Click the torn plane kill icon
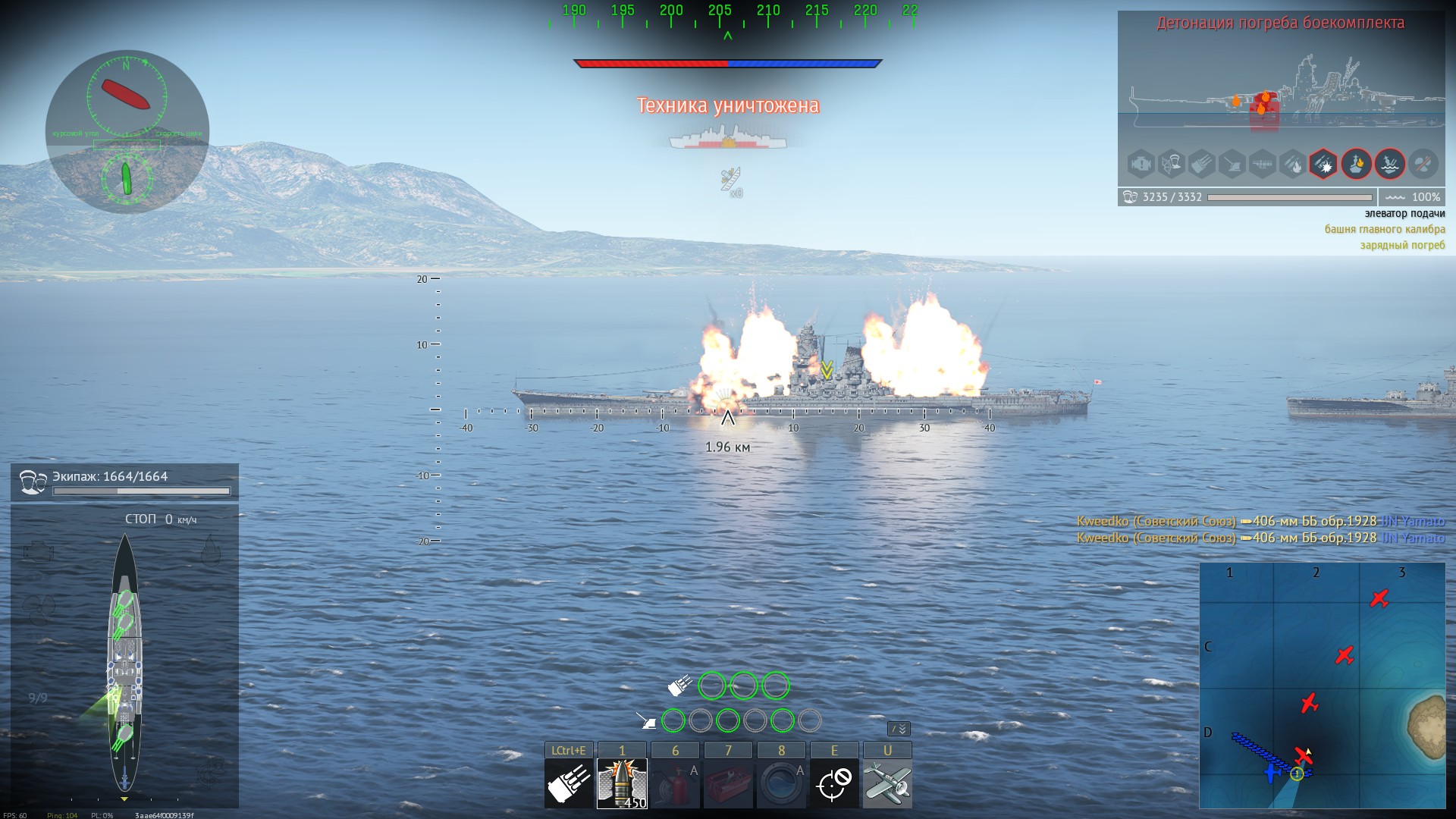The width and height of the screenshot is (1456, 819). pyautogui.click(x=731, y=181)
